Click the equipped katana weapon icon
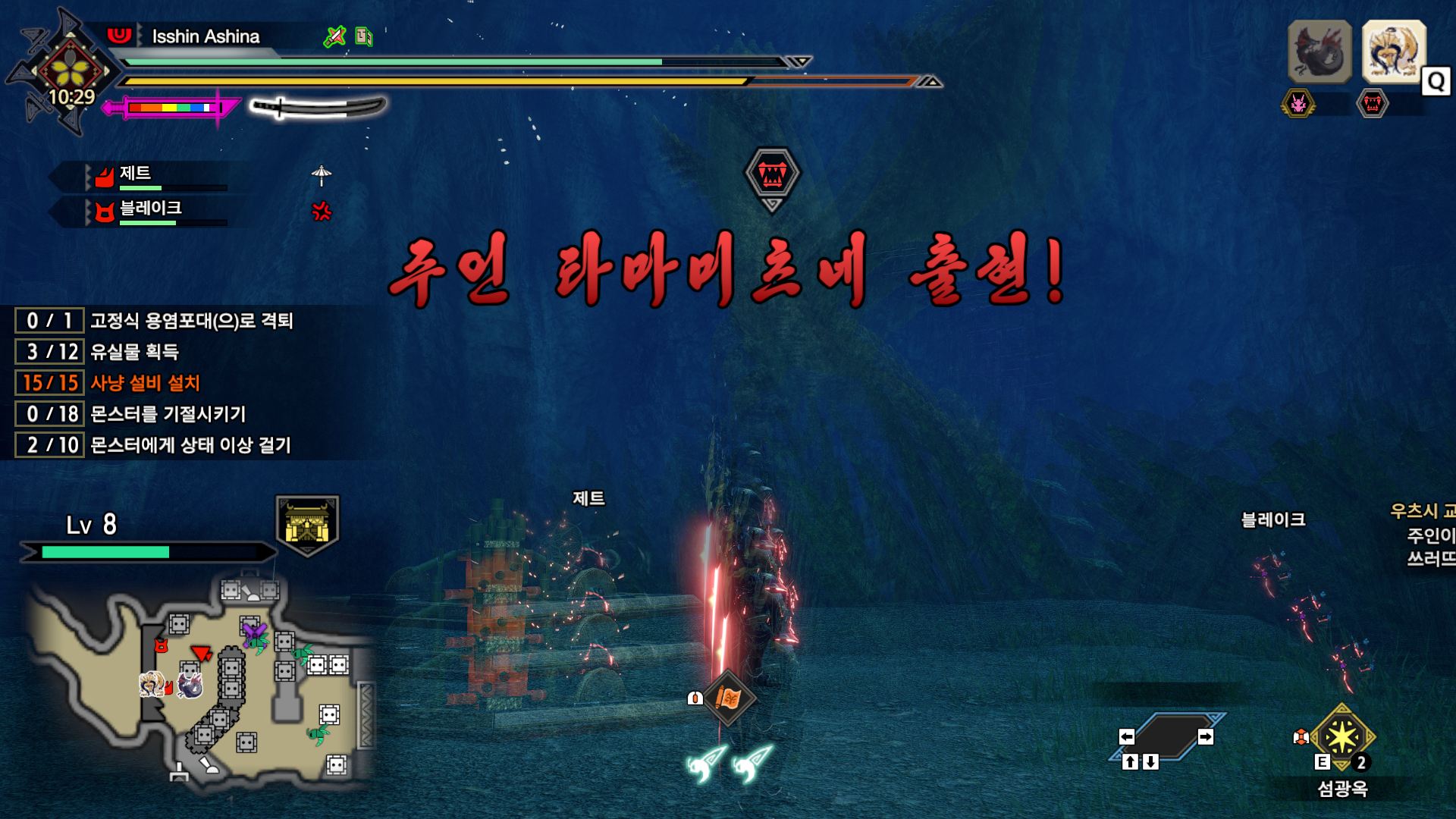The height and width of the screenshot is (819, 1456). point(318,108)
